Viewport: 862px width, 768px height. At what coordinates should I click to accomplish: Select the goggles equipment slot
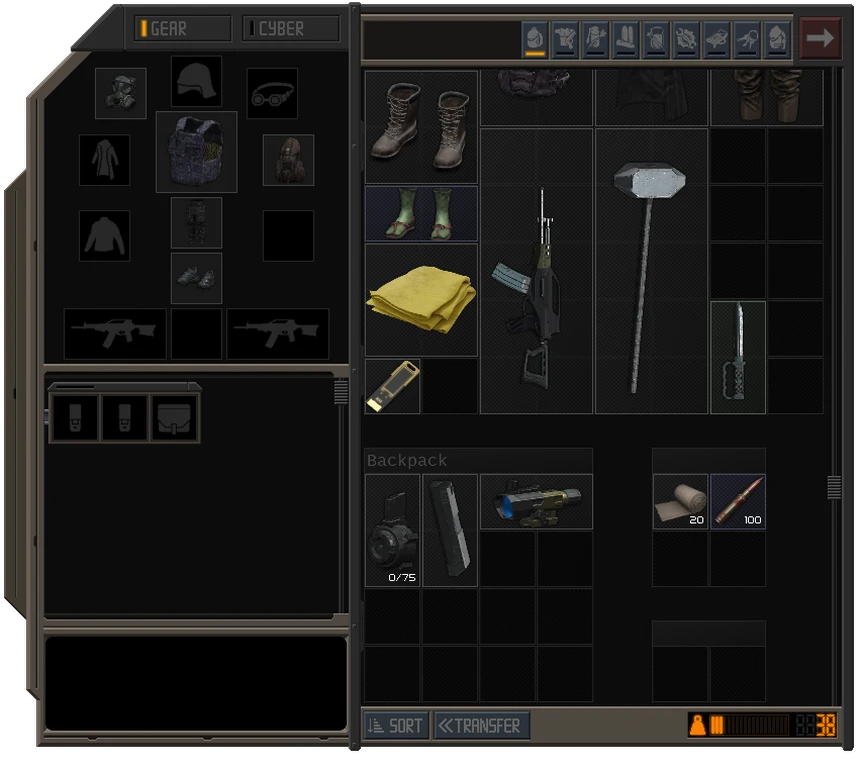(272, 93)
